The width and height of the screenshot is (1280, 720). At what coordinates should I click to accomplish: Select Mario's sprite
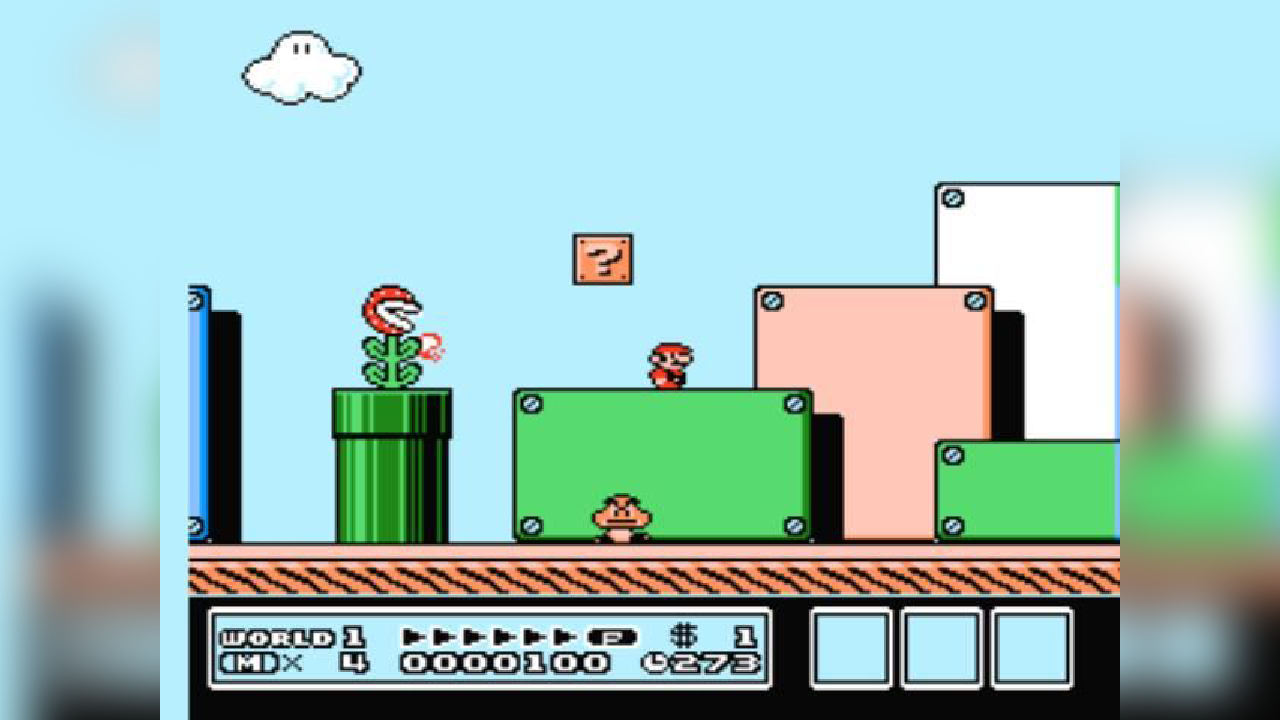tap(668, 365)
